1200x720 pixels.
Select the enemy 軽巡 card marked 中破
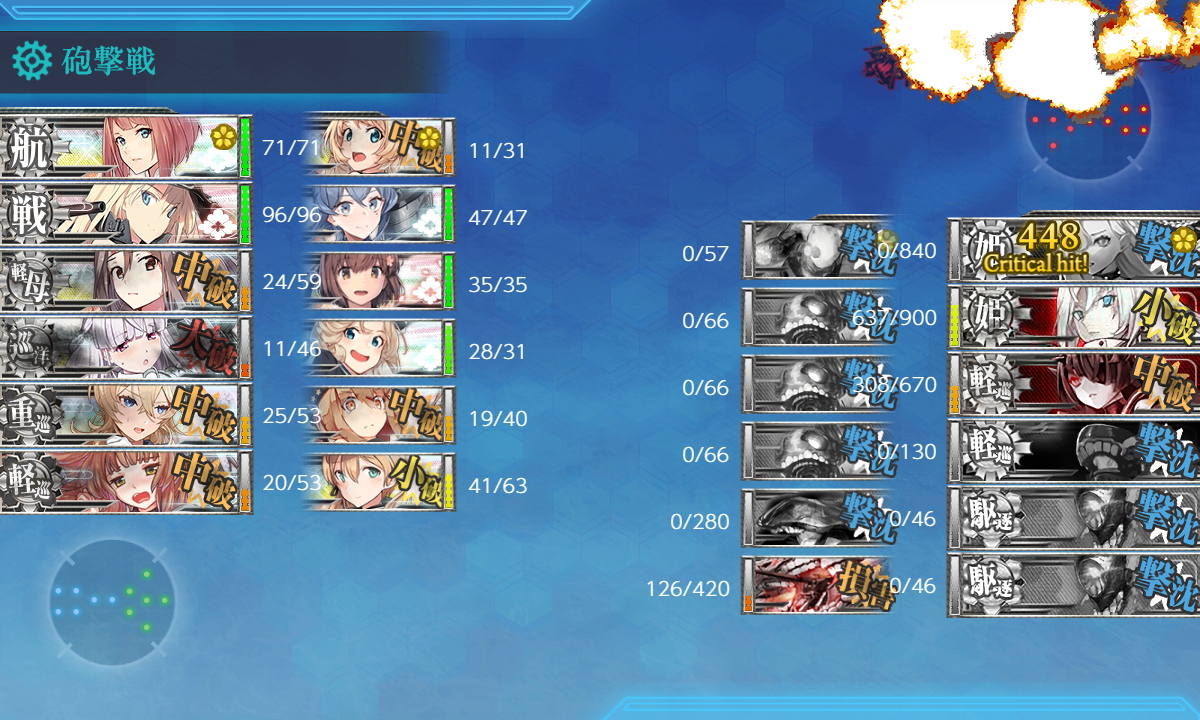(1075, 384)
